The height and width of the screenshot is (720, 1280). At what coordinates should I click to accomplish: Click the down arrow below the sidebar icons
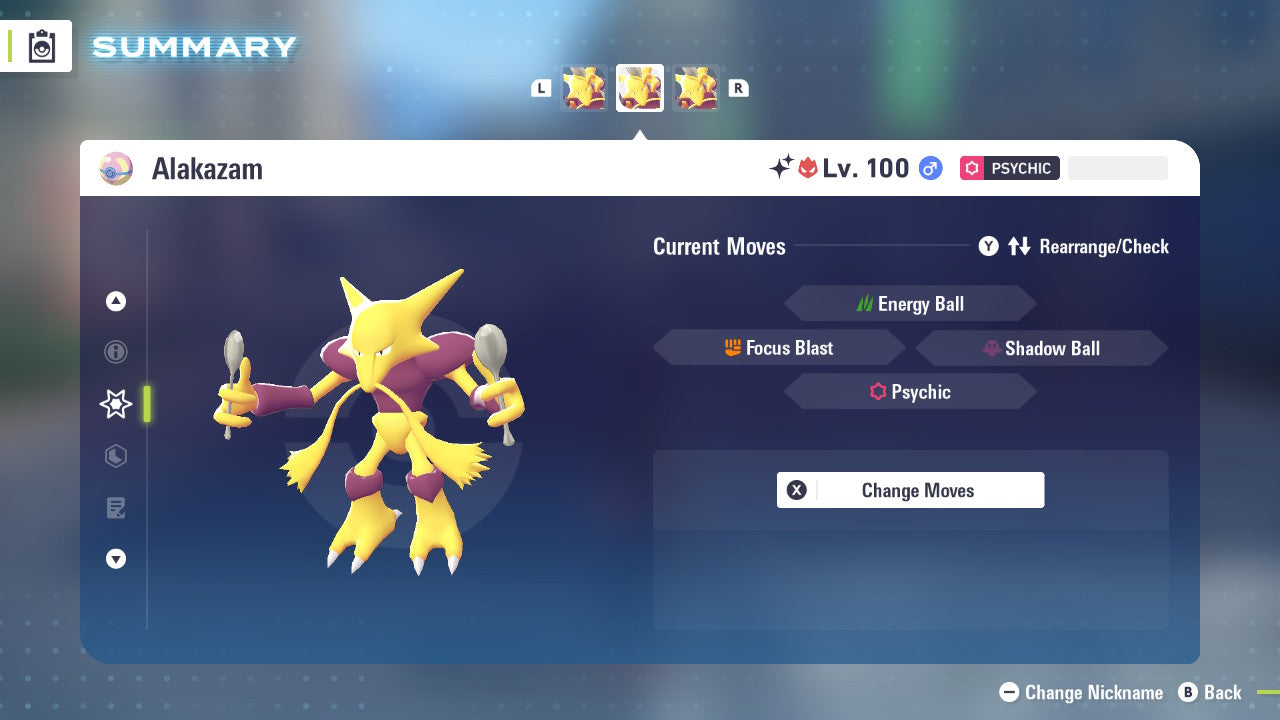pos(116,559)
